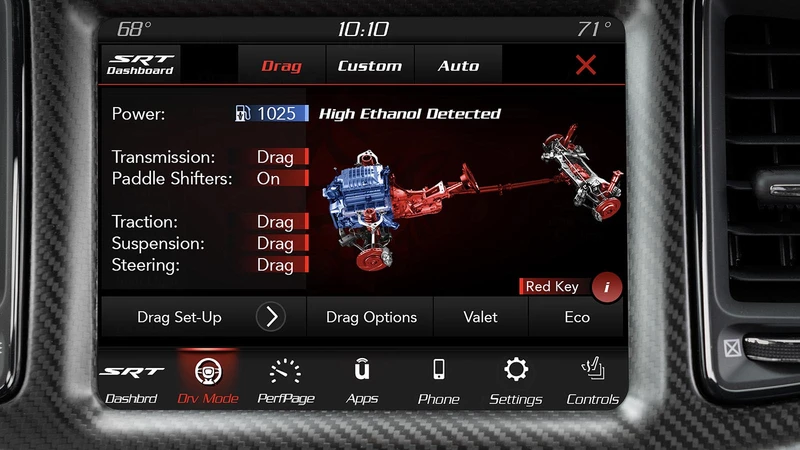Screen dimensions: 800x450
Task: Open Settings gear in bottom bar
Action: [515, 381]
